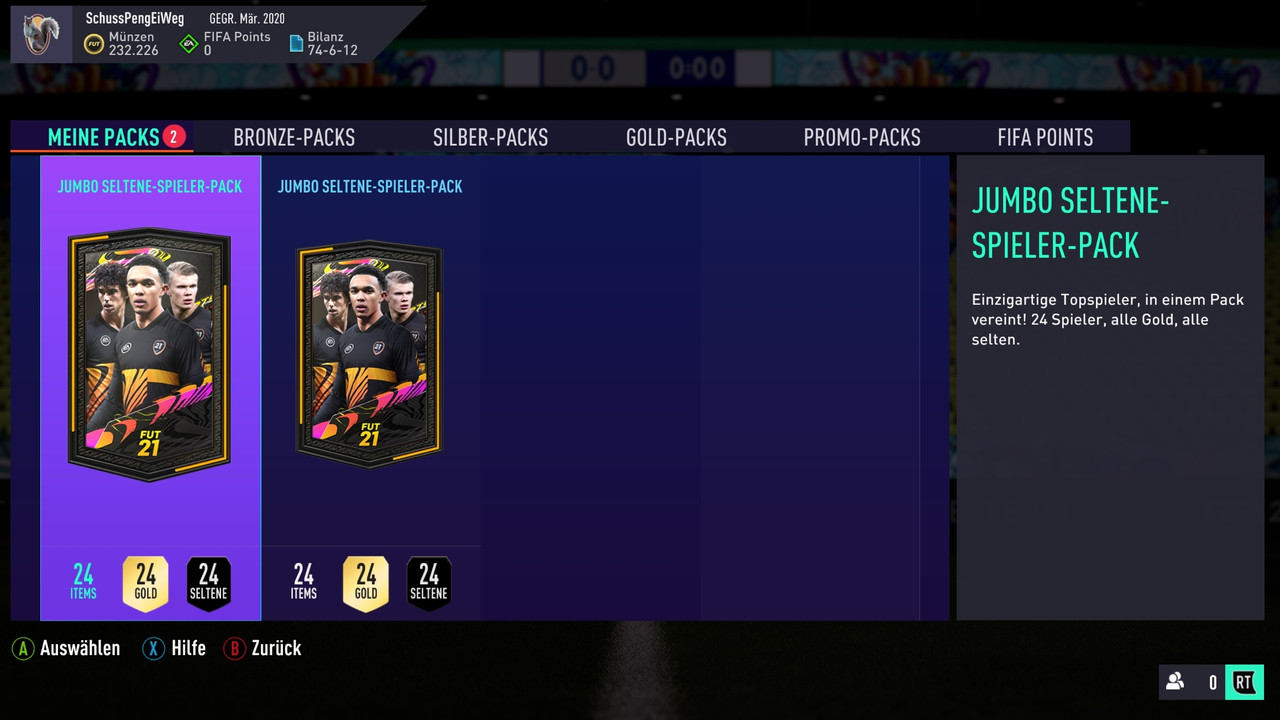Select the Gold-Packs tab
The width and height of the screenshot is (1280, 720).
pyautogui.click(x=676, y=137)
